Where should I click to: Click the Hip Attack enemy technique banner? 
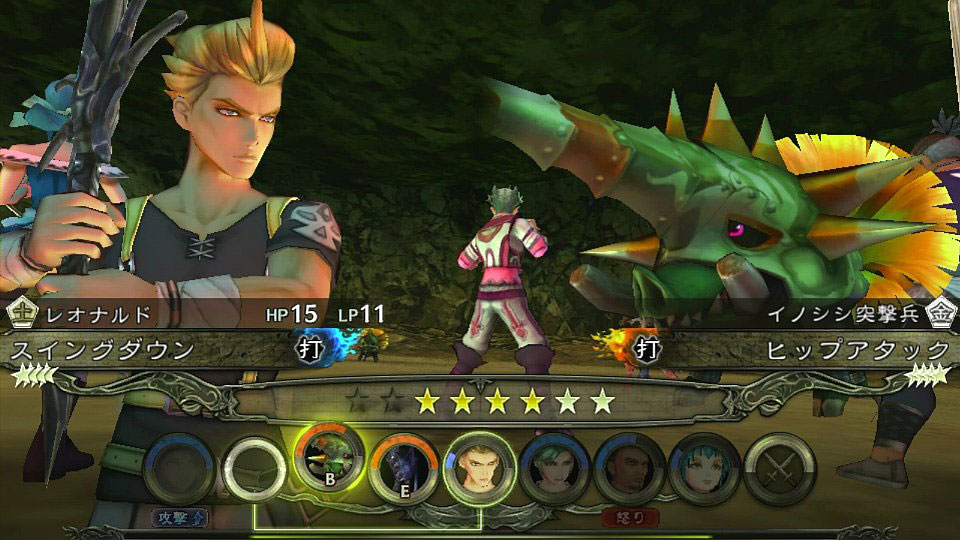(856, 350)
